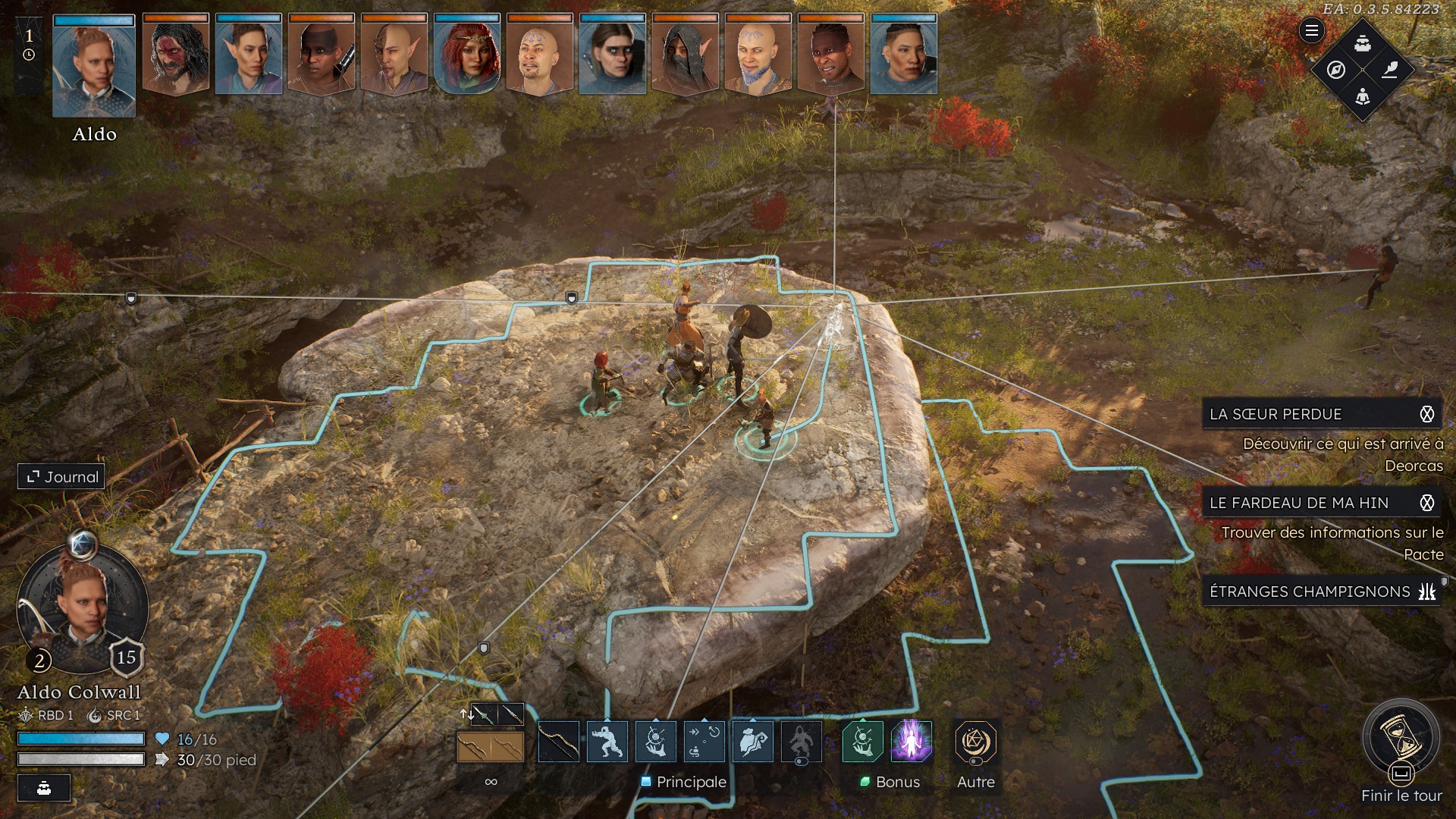Choose the cast spell action in Principale
This screenshot has width=1456, height=819.
655,742
